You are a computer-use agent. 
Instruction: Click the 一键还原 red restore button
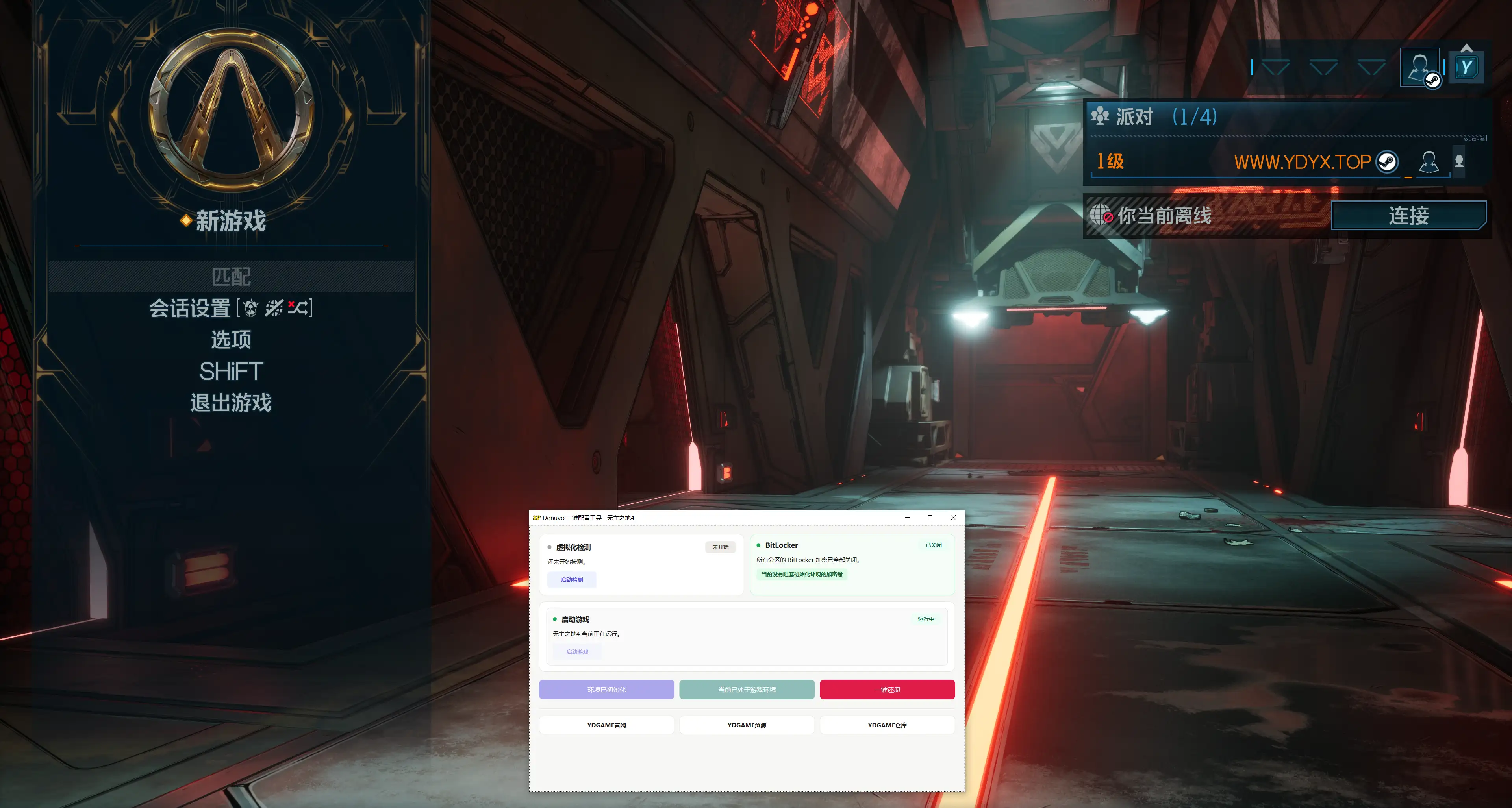click(887, 690)
